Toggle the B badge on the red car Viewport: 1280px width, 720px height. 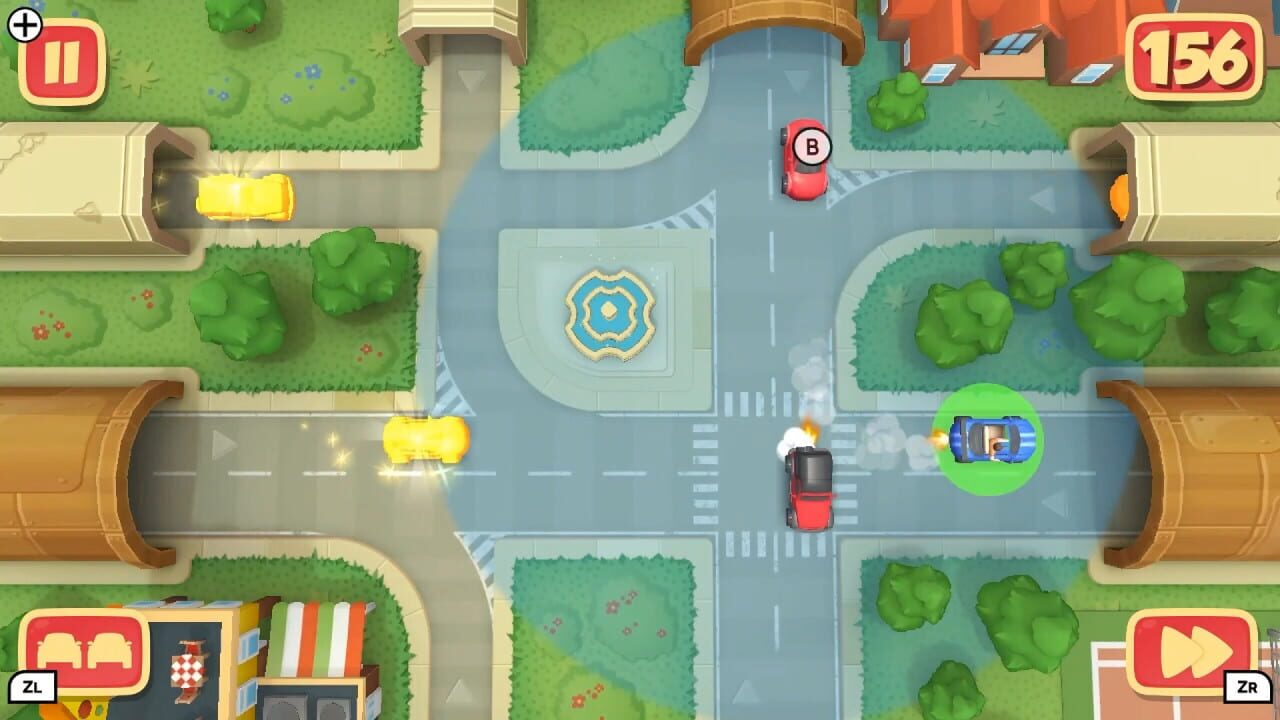tap(811, 146)
